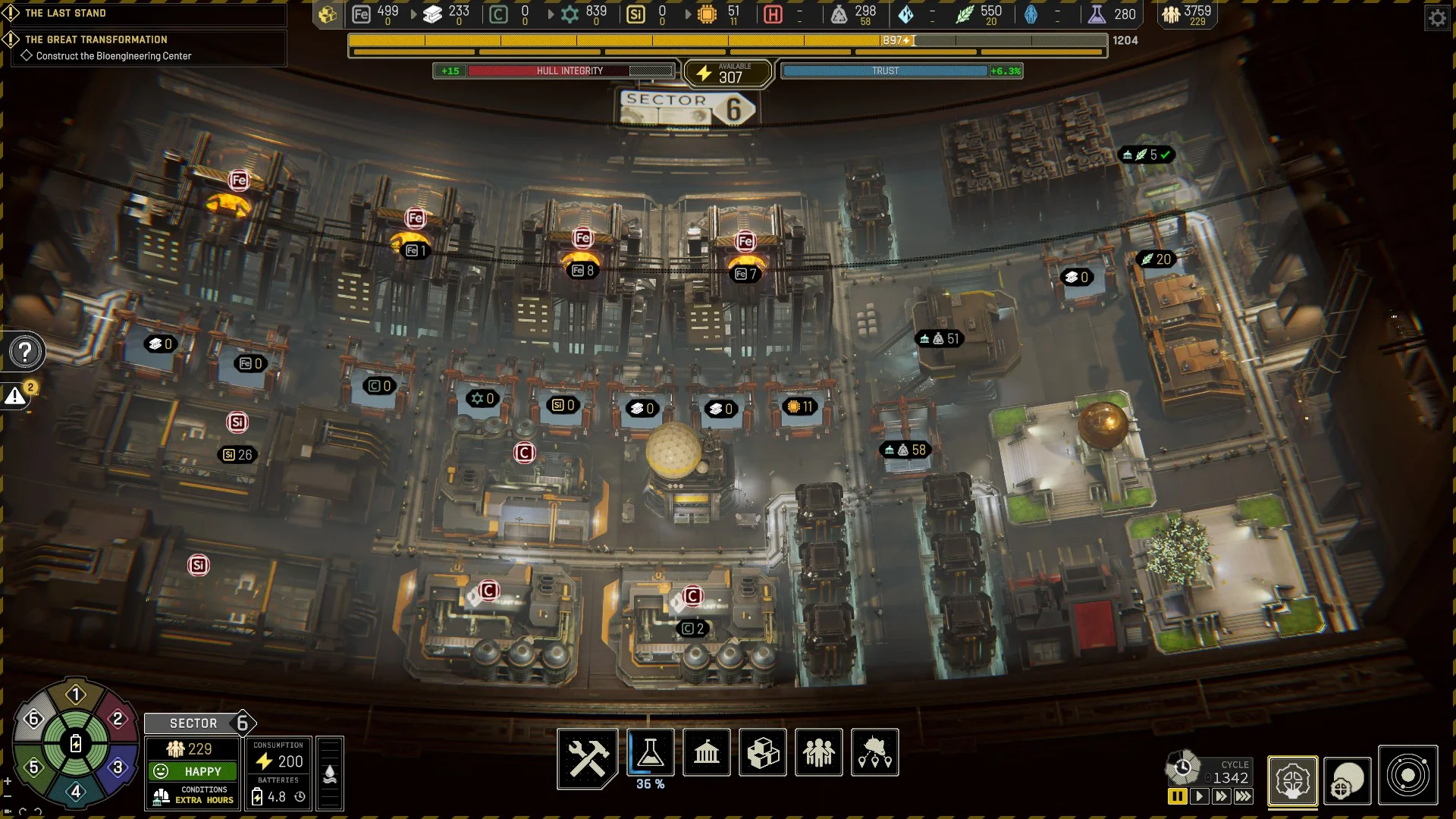Select sector 3 on the sector wheel
1456x819 pixels.
pos(118,767)
